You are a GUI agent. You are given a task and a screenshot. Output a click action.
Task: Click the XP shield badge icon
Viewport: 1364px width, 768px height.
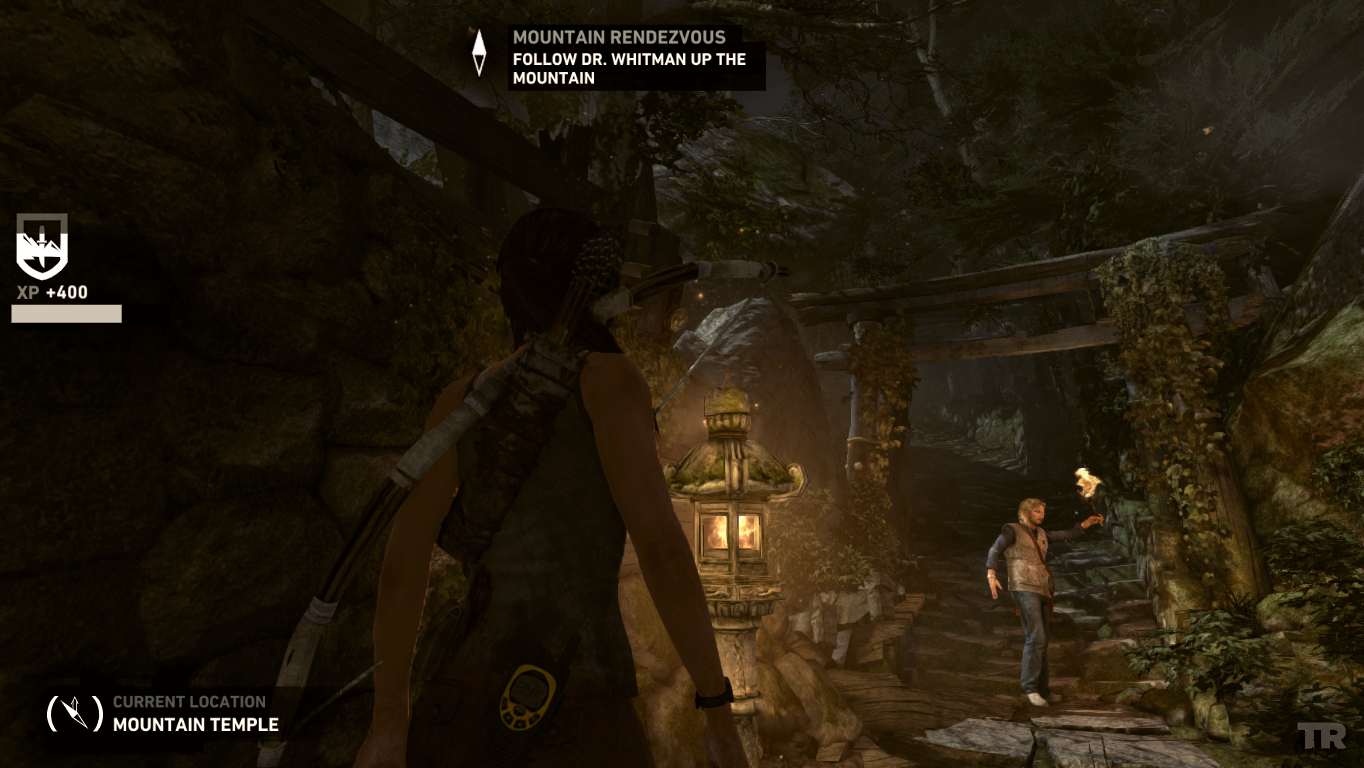(x=42, y=247)
